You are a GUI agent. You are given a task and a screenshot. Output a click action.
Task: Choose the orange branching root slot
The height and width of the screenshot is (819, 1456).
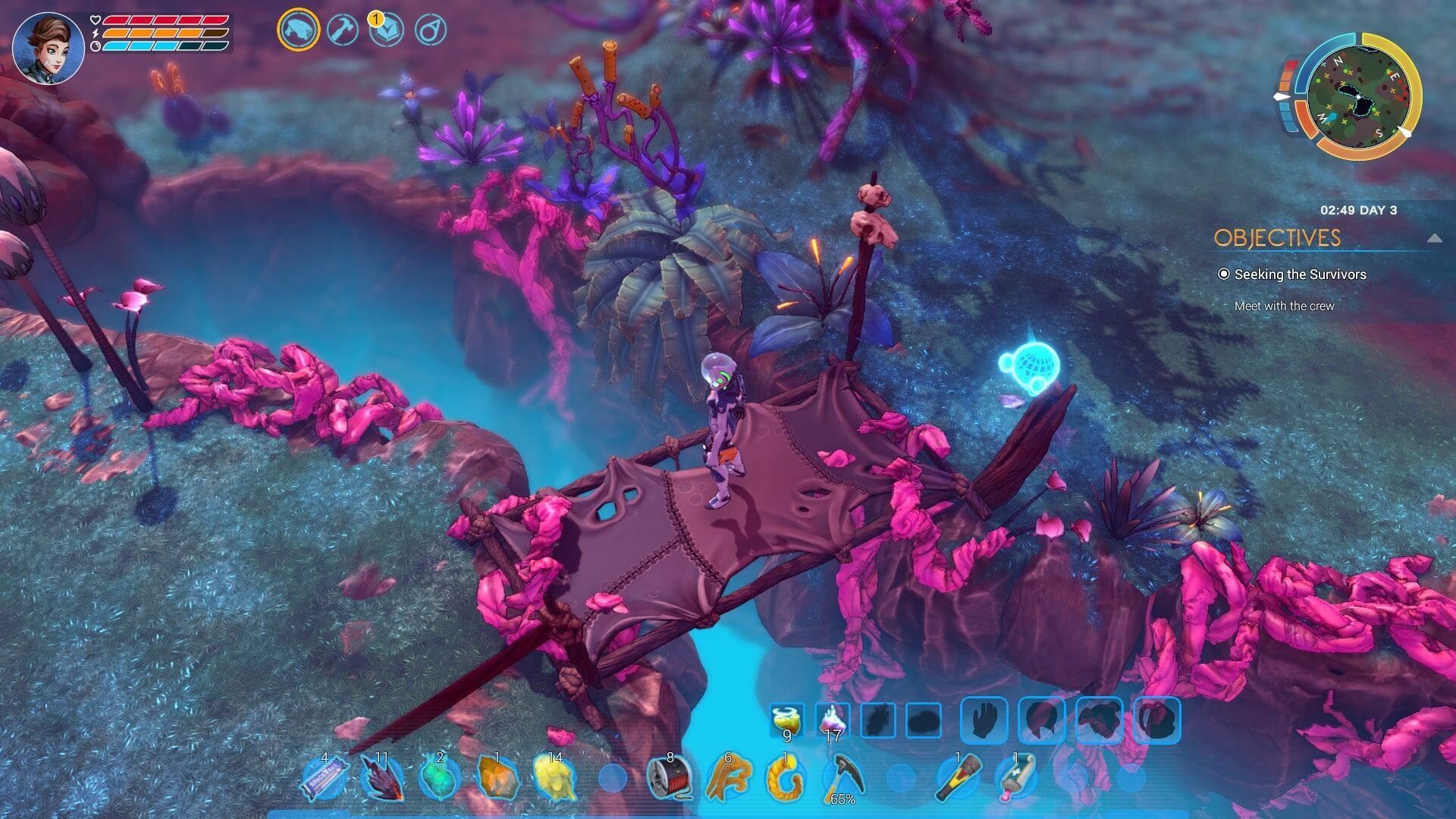(x=726, y=778)
